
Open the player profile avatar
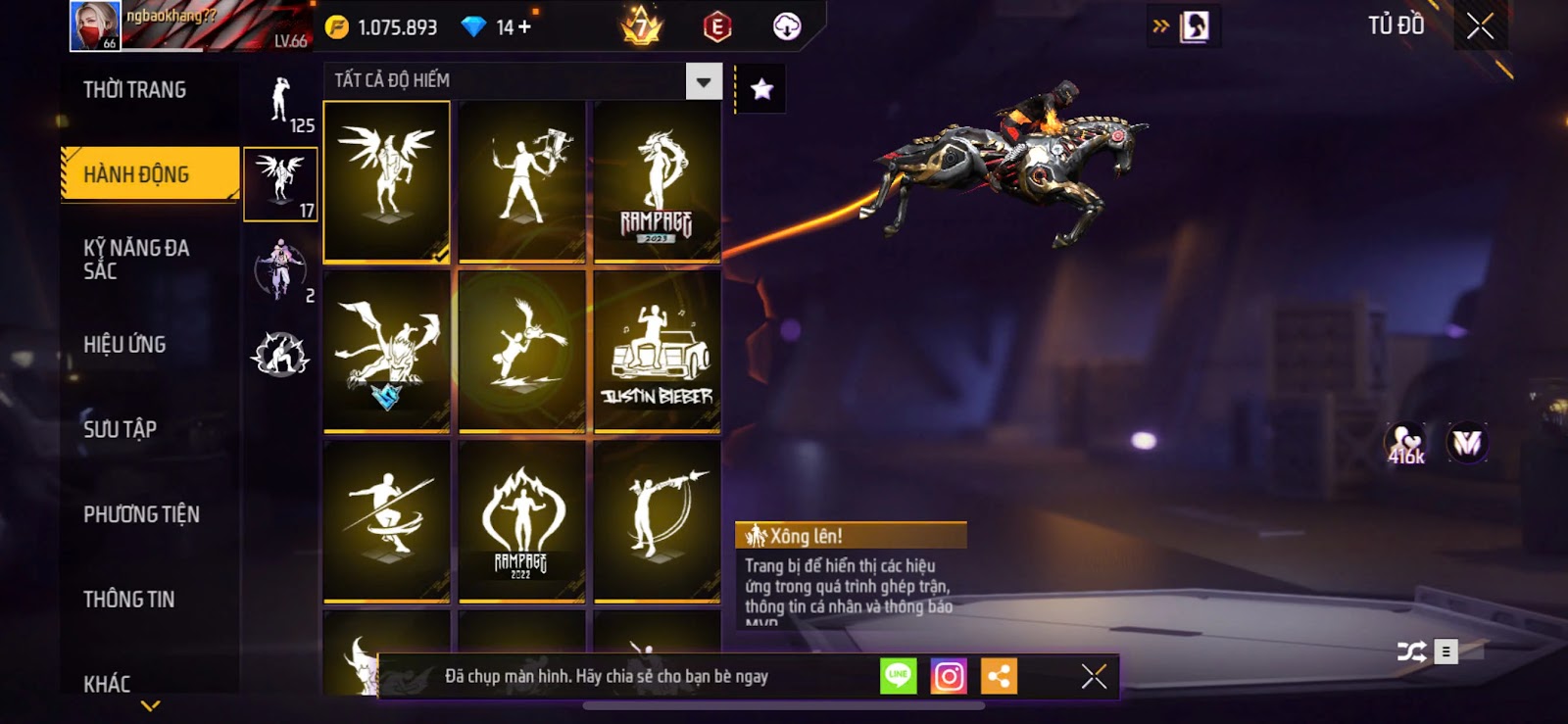(95, 25)
